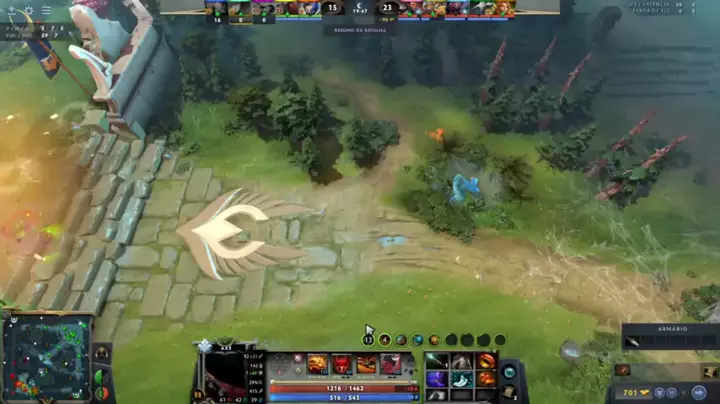Select the stash item under Armário
This screenshot has width=720, height=404.
(x=632, y=343)
